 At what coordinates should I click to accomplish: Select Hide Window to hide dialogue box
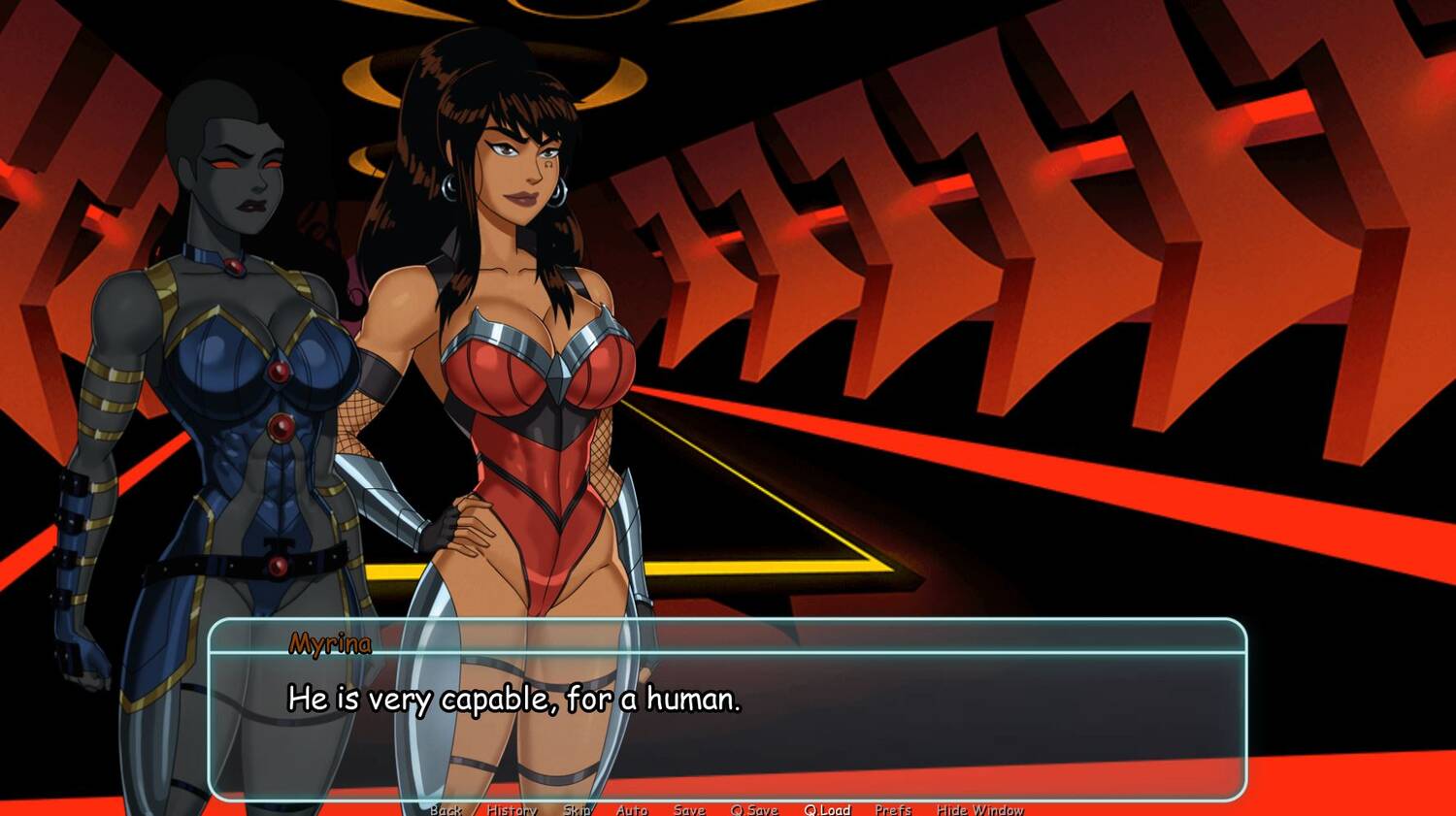coord(979,810)
